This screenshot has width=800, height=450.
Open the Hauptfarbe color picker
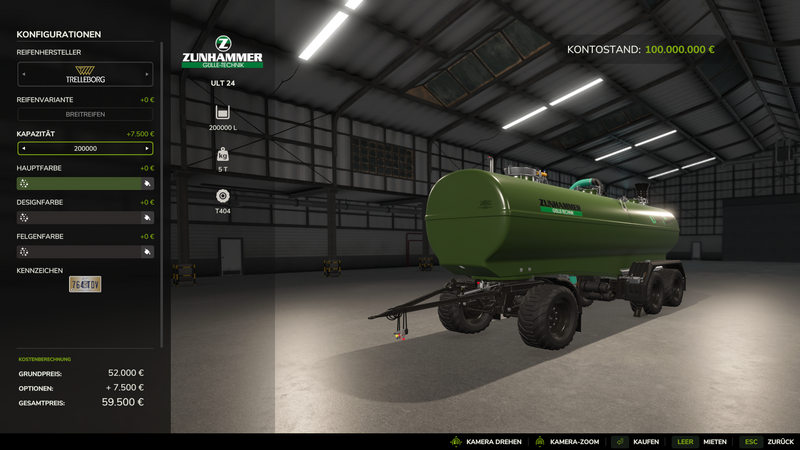pyautogui.click(x=85, y=184)
